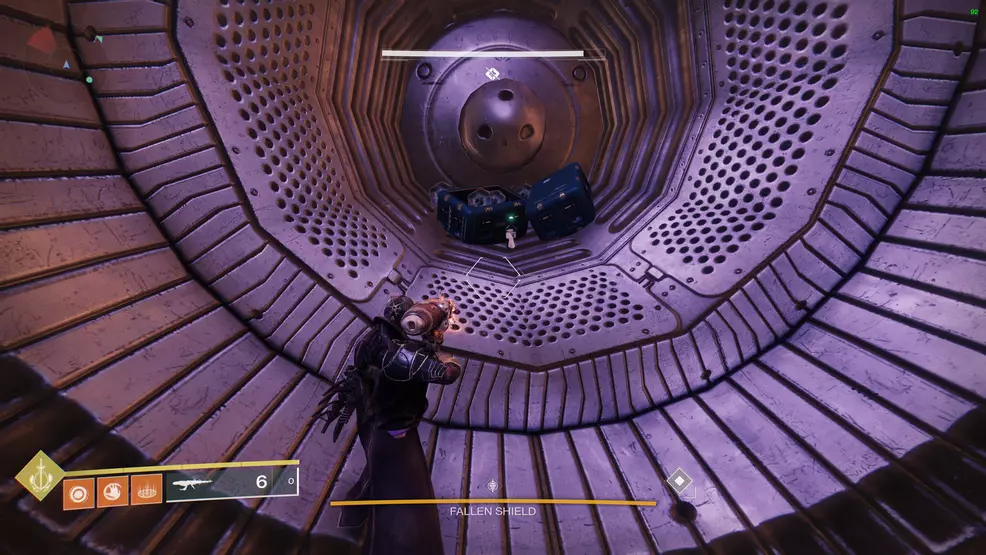Trigger the orange melee ability icon
This screenshot has width=986, height=555.
point(112,491)
